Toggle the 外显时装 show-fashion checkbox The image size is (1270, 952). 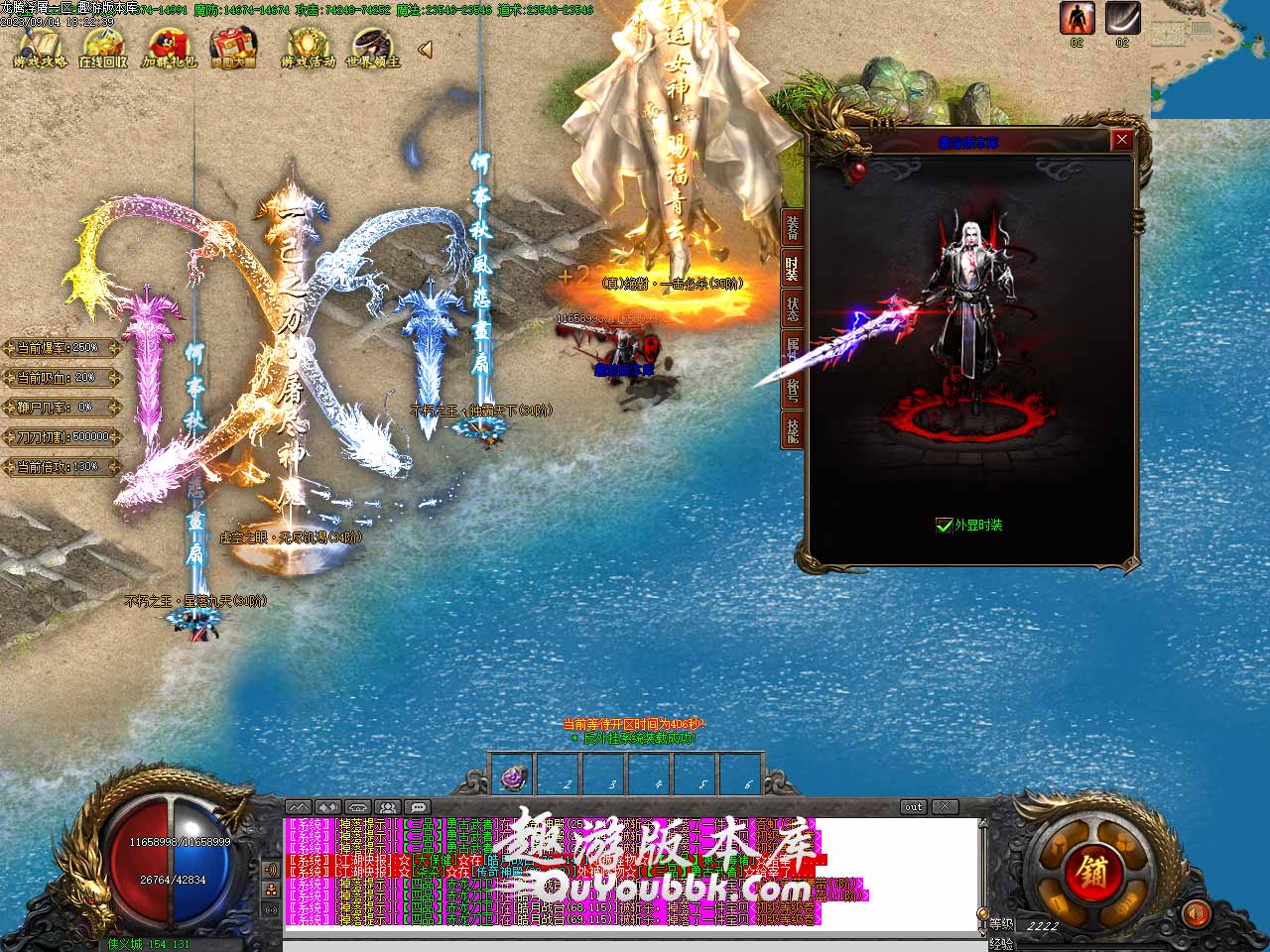click(x=945, y=525)
